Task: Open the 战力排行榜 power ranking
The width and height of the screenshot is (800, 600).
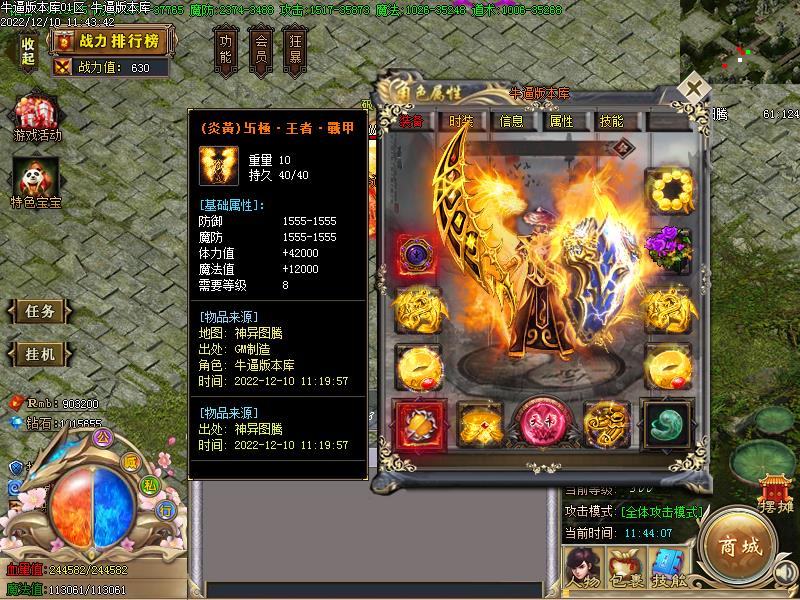Action: (113, 42)
